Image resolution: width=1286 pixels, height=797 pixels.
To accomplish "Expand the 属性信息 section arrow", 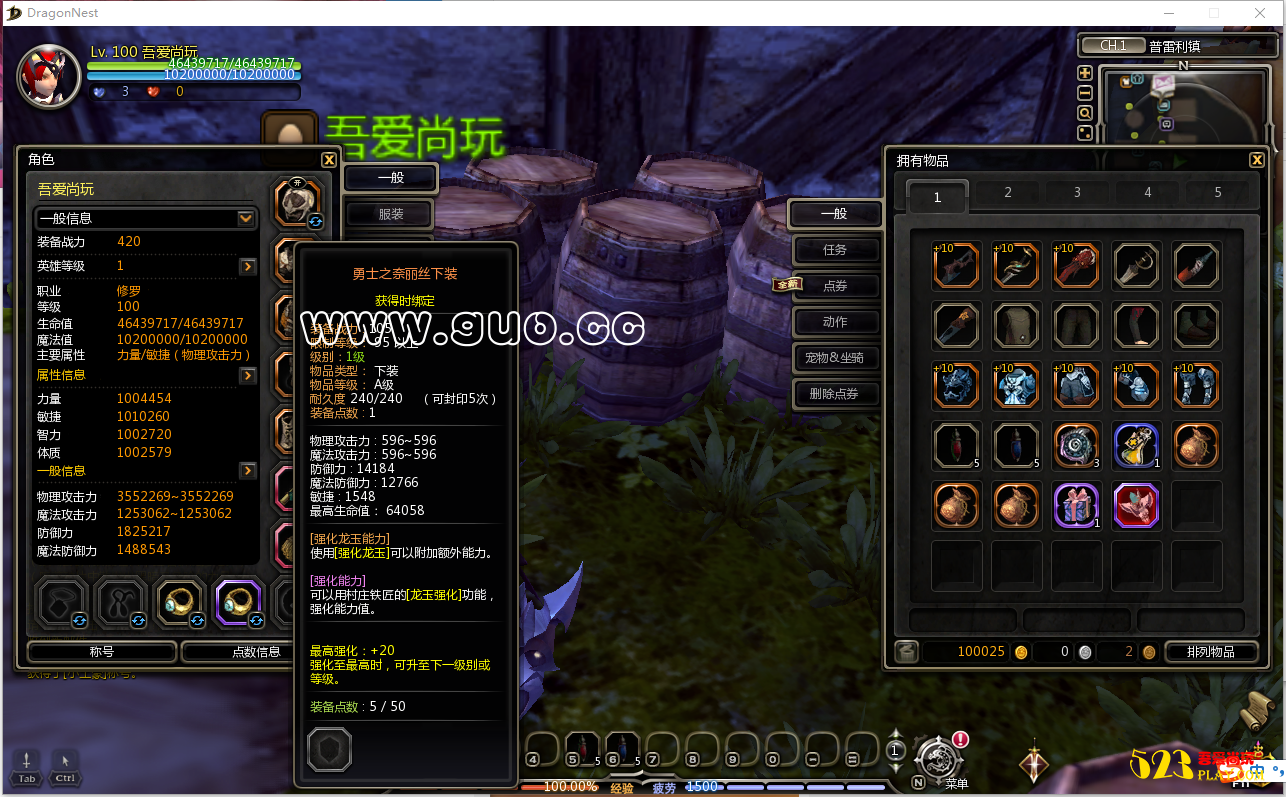I will click(x=248, y=375).
